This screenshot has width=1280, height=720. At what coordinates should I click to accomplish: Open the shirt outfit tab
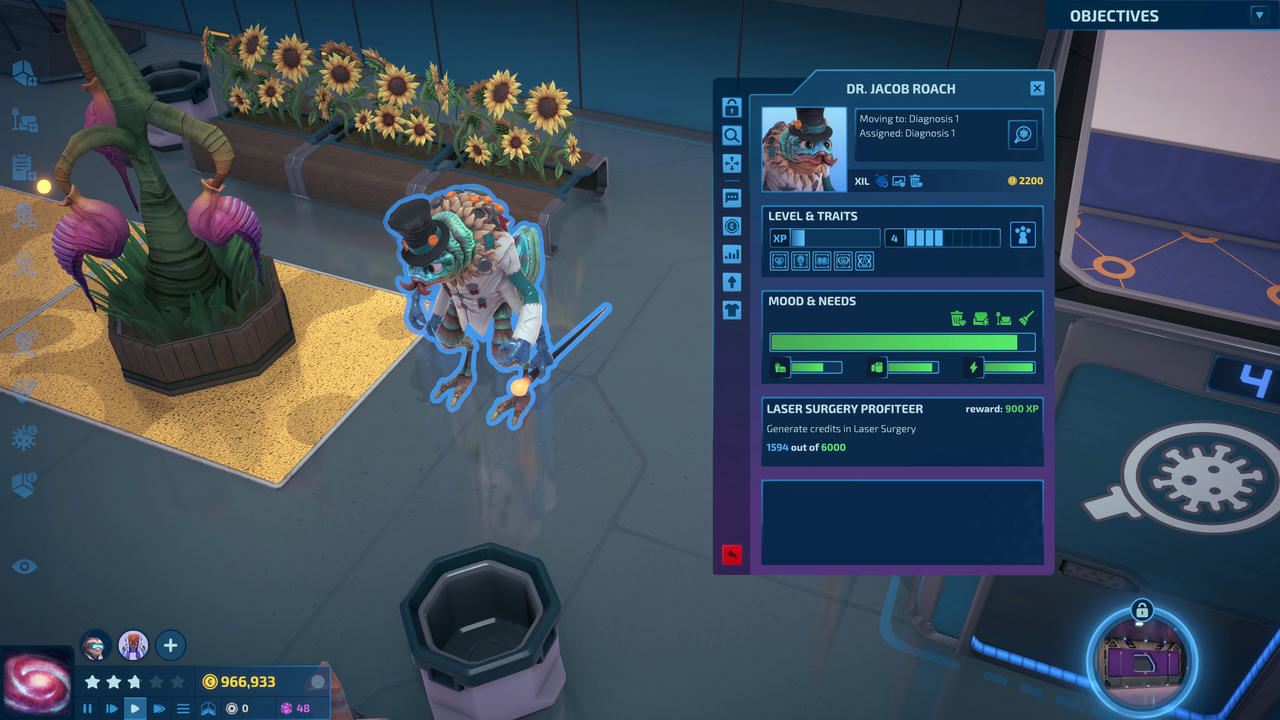click(732, 310)
